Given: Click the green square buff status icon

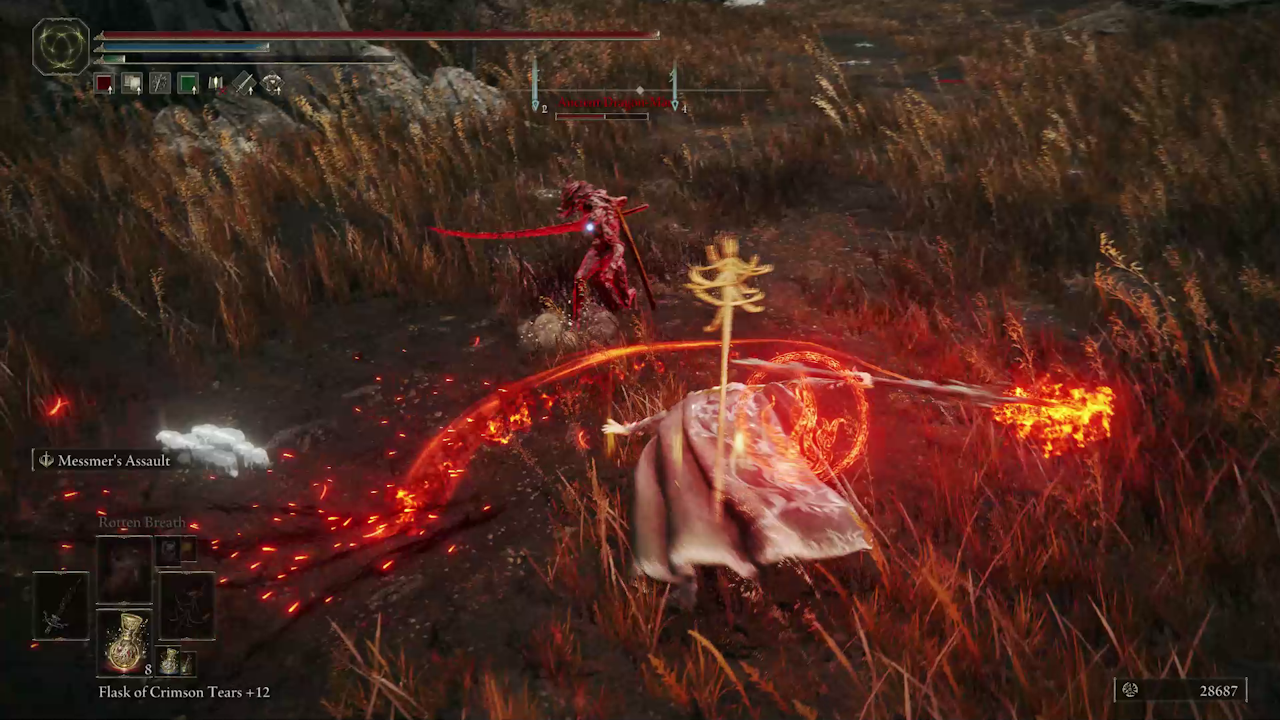Looking at the screenshot, I should pyautogui.click(x=188, y=84).
